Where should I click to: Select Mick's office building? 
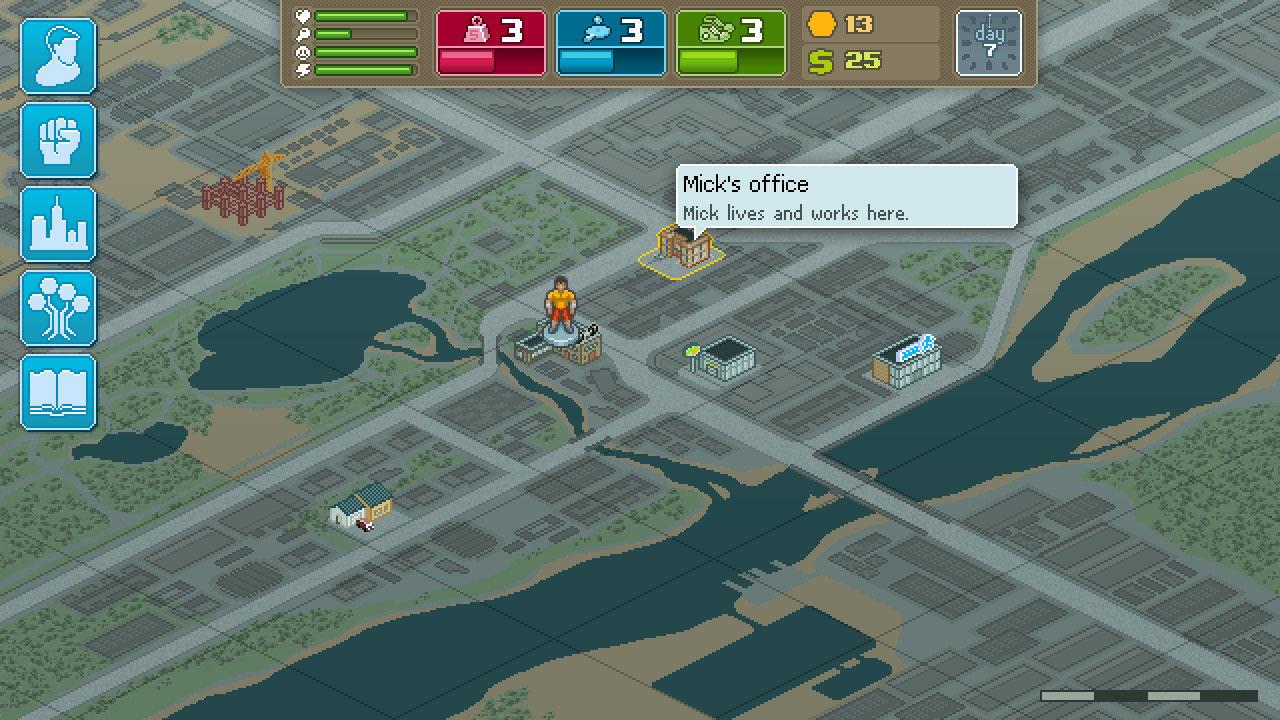click(680, 248)
